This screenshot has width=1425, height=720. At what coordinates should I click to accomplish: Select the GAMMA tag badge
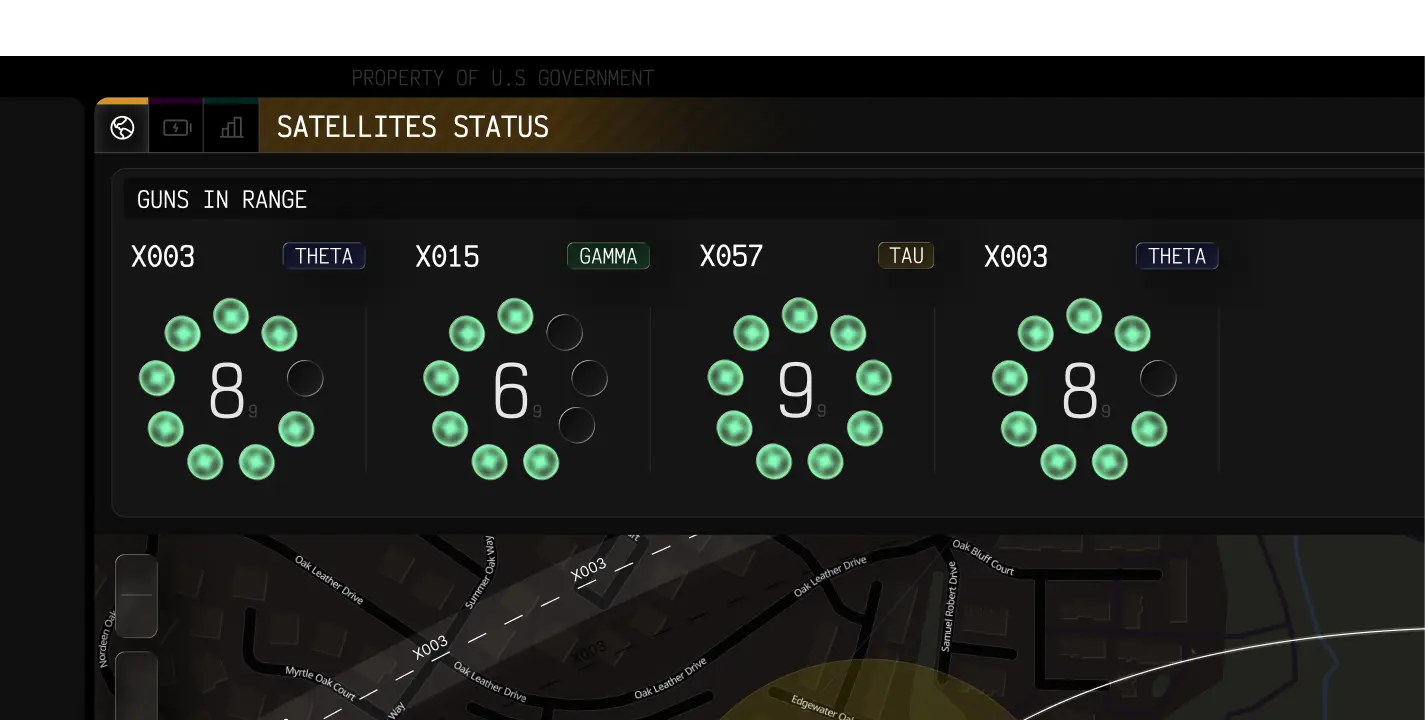coord(608,256)
